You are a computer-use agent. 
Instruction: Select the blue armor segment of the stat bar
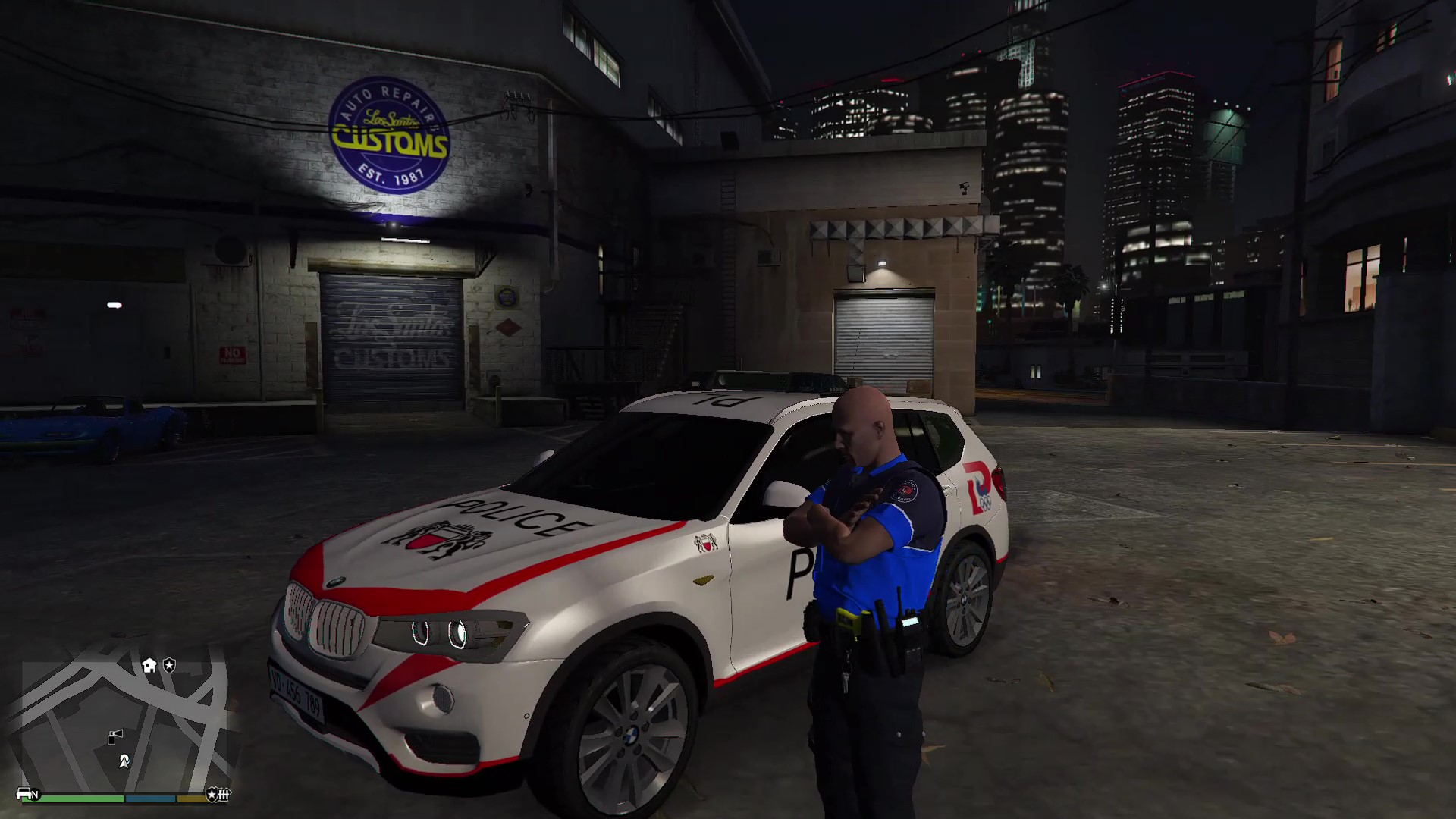coord(151,798)
